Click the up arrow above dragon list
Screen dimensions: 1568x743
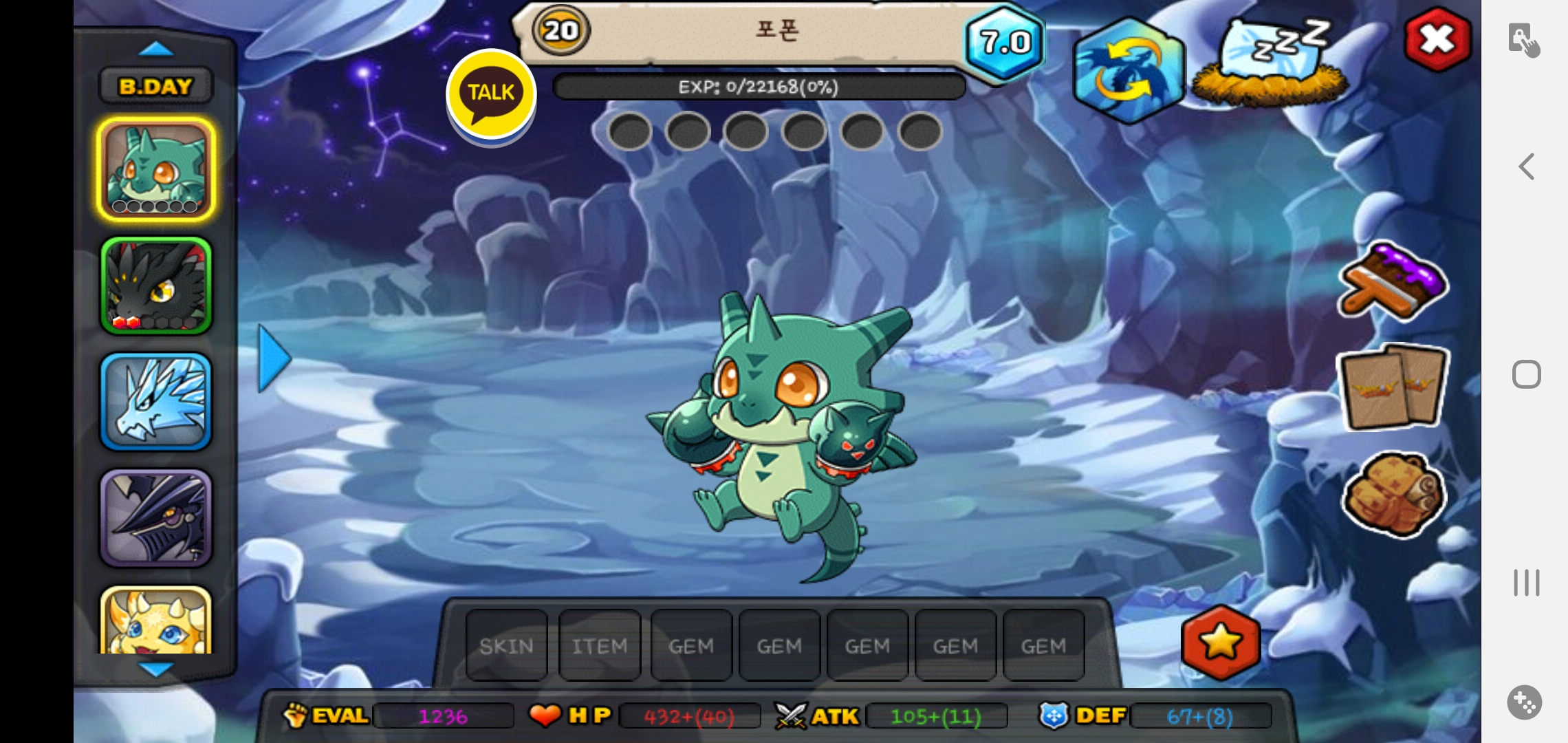[156, 49]
